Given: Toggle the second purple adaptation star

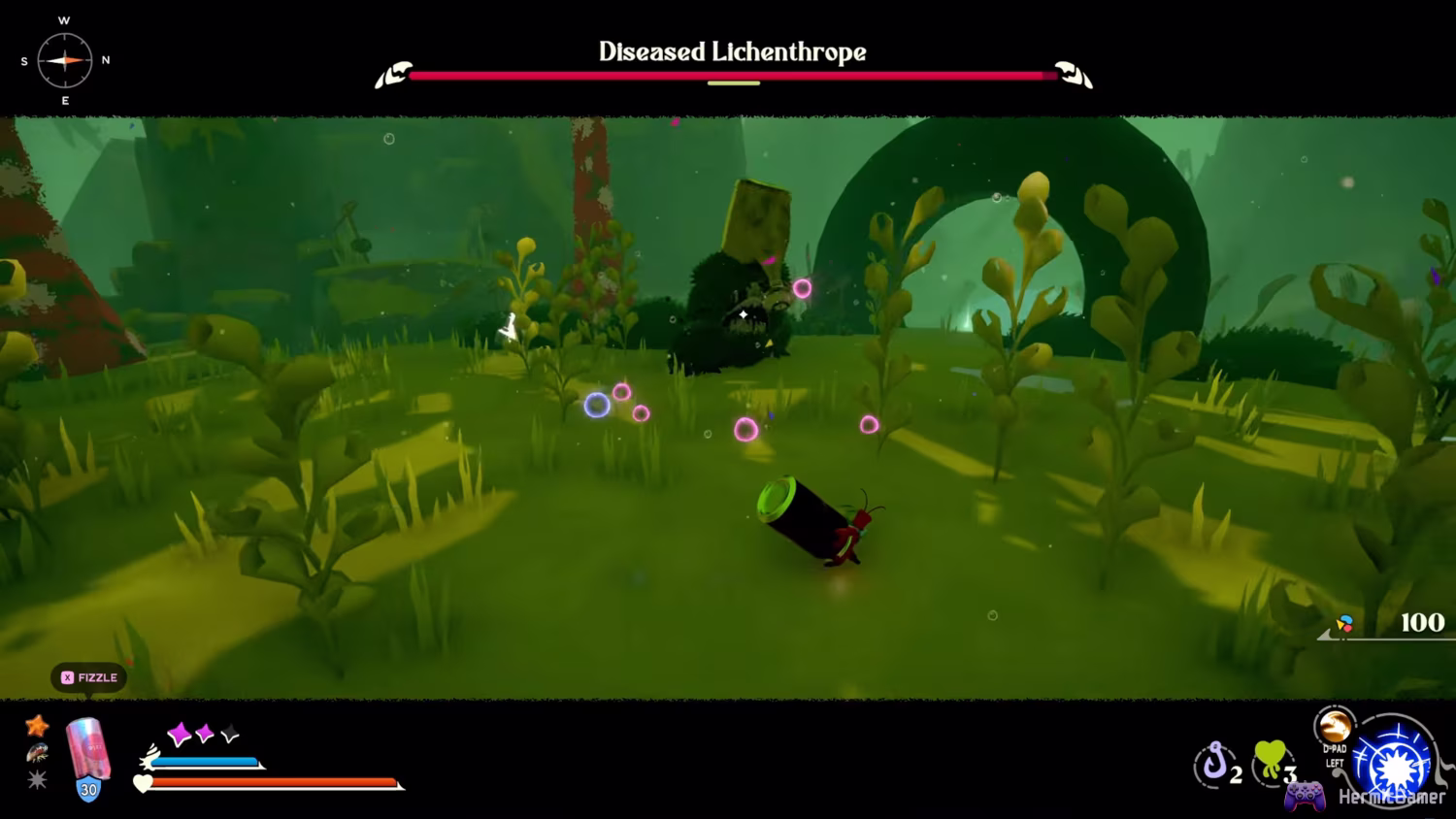Looking at the screenshot, I should point(204,733).
